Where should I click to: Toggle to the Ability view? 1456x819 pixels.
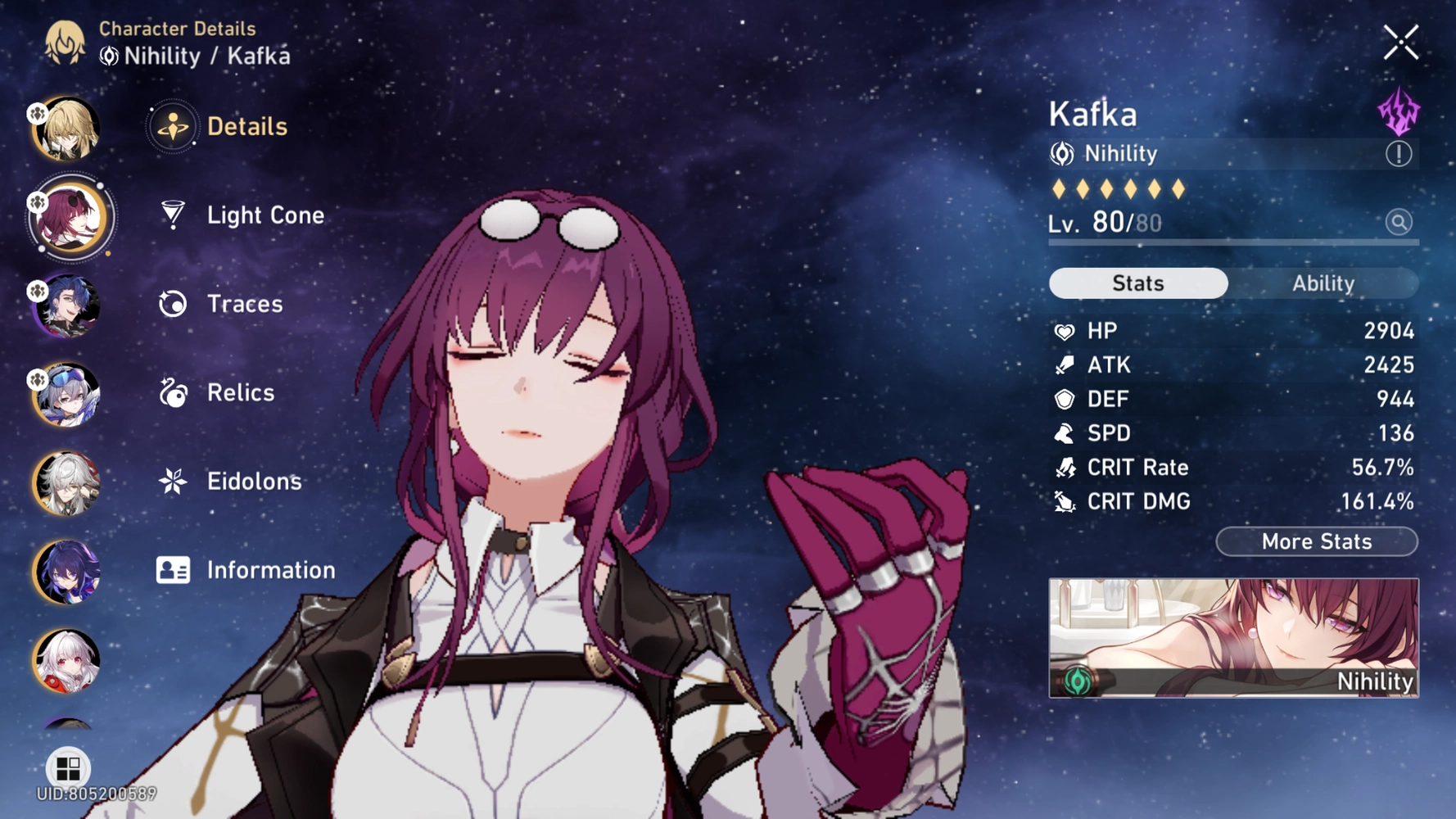(1325, 283)
